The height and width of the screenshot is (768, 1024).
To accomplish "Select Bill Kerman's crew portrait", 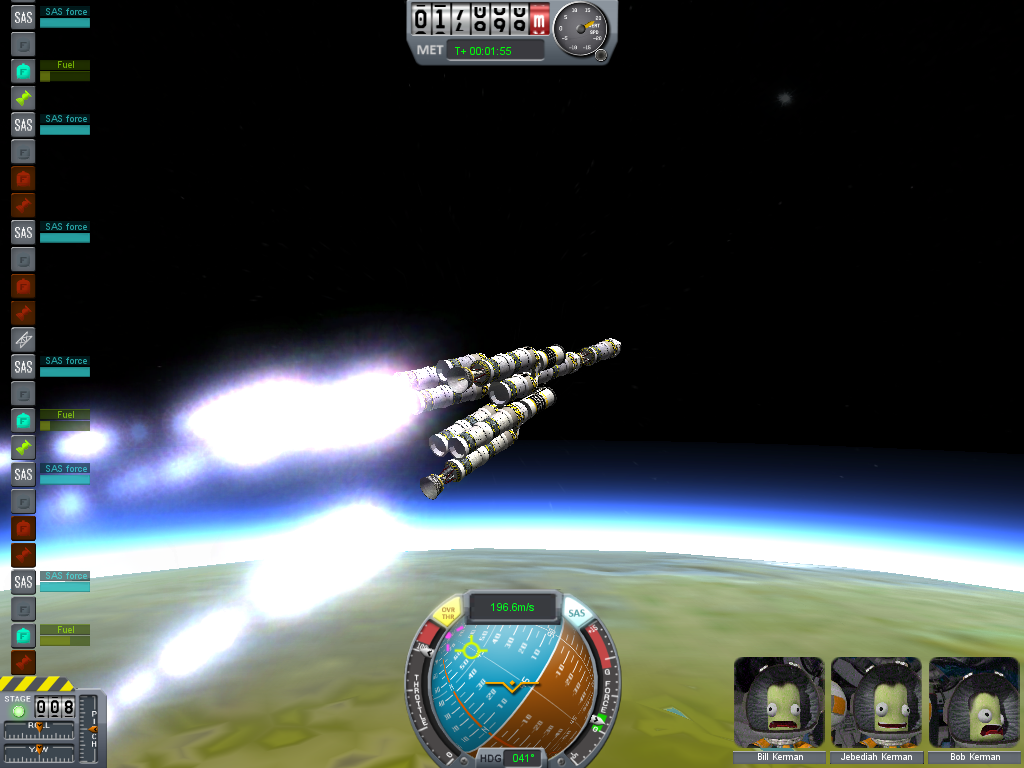I will coord(779,702).
